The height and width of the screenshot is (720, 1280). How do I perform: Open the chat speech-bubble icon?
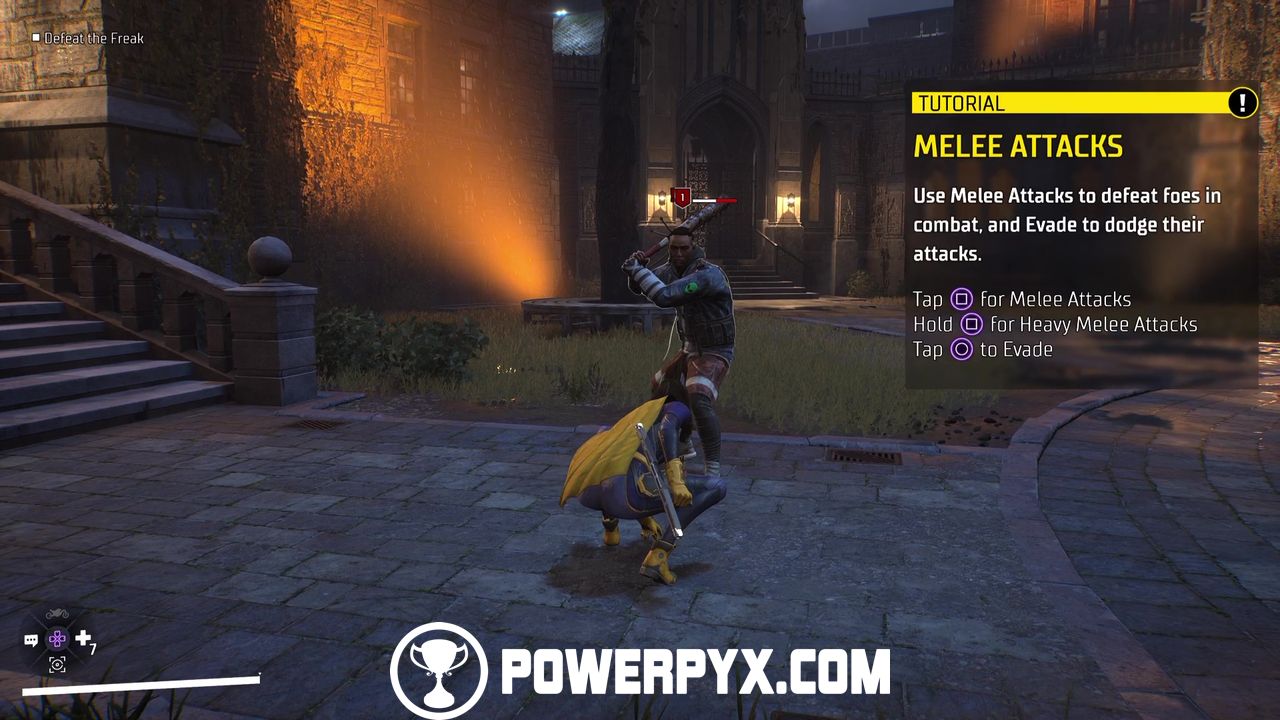[31, 640]
